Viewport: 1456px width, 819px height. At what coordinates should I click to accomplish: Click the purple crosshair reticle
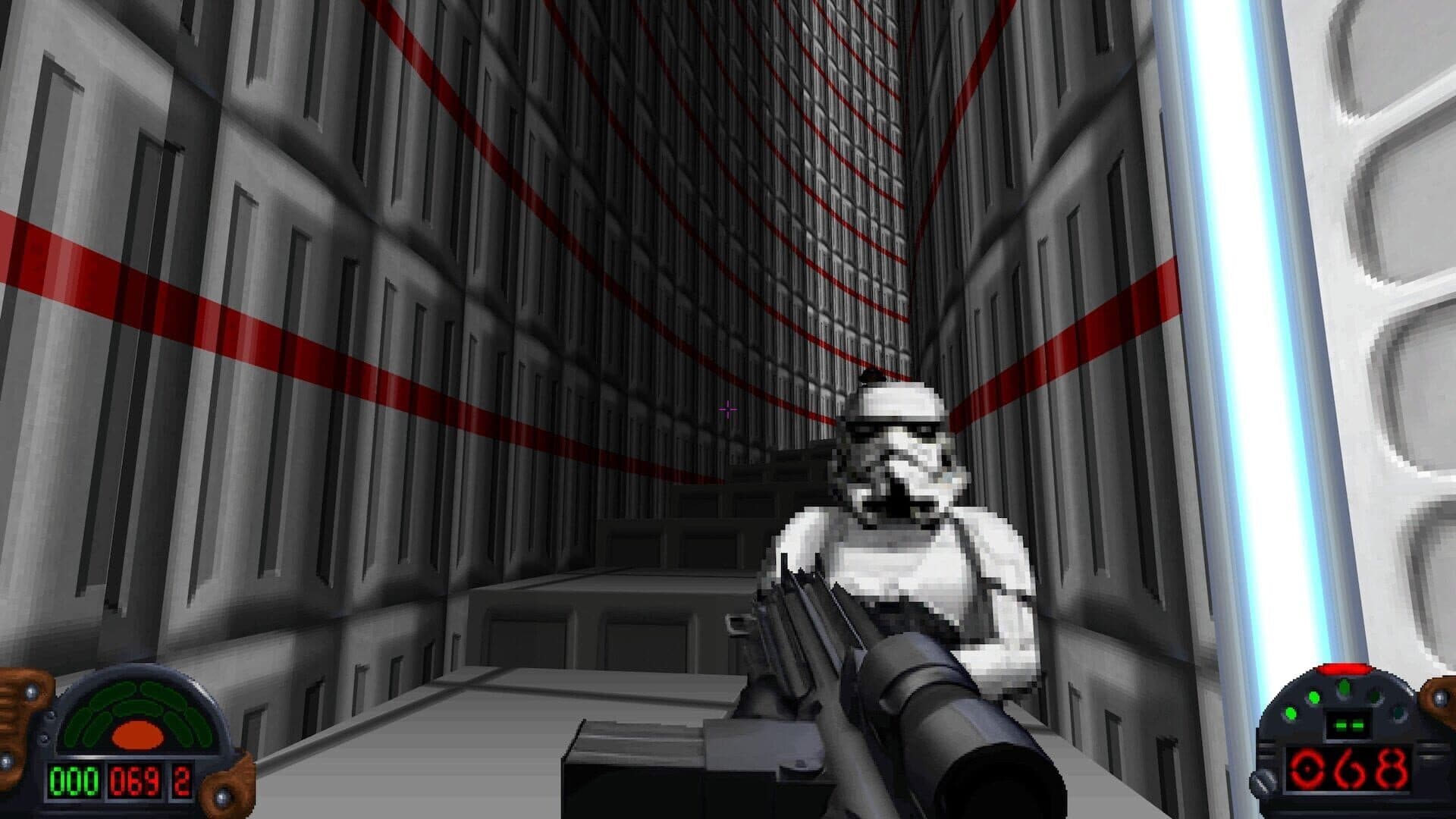pos(727,409)
